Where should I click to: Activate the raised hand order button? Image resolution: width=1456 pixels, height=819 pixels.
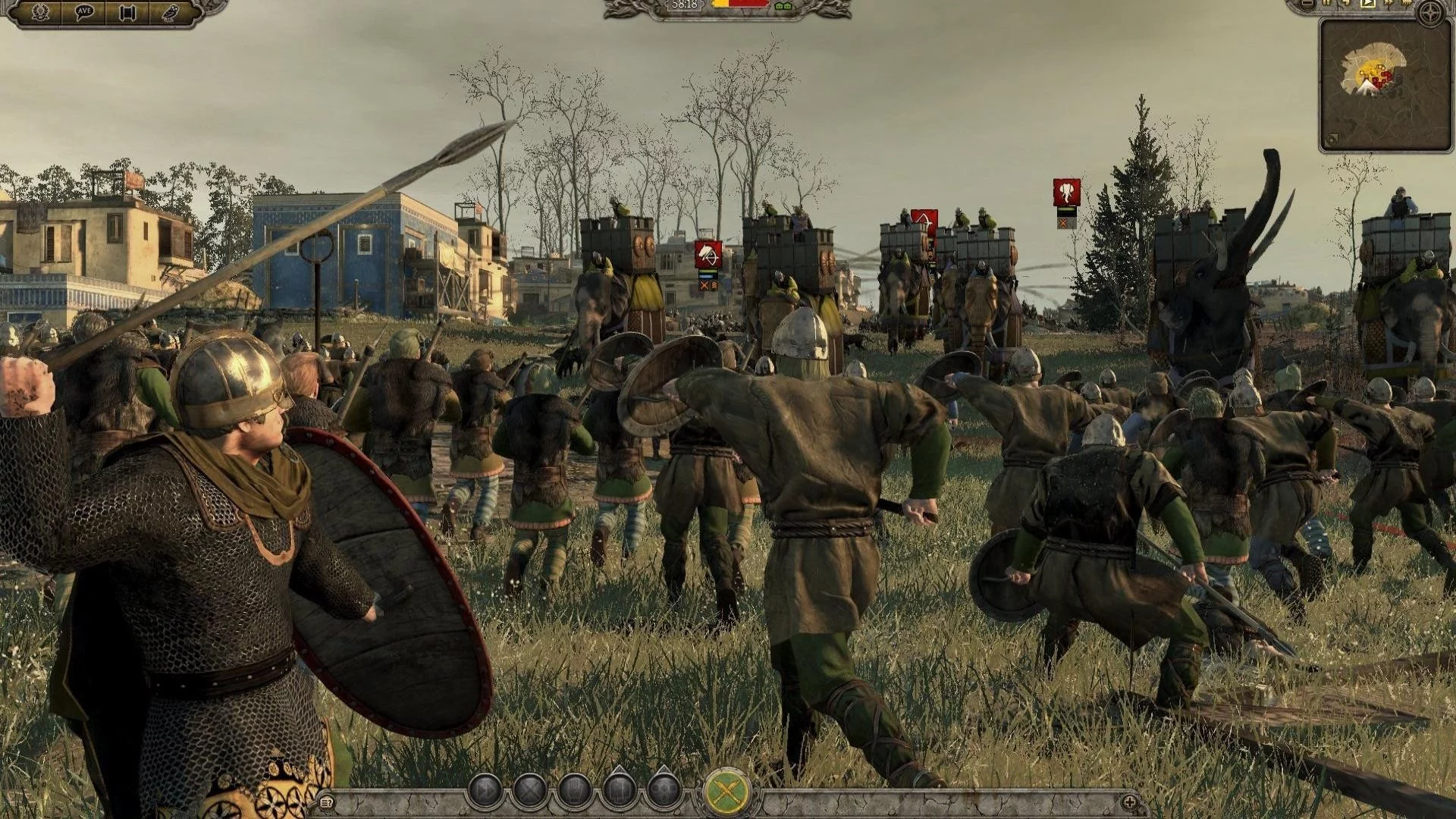click(574, 791)
